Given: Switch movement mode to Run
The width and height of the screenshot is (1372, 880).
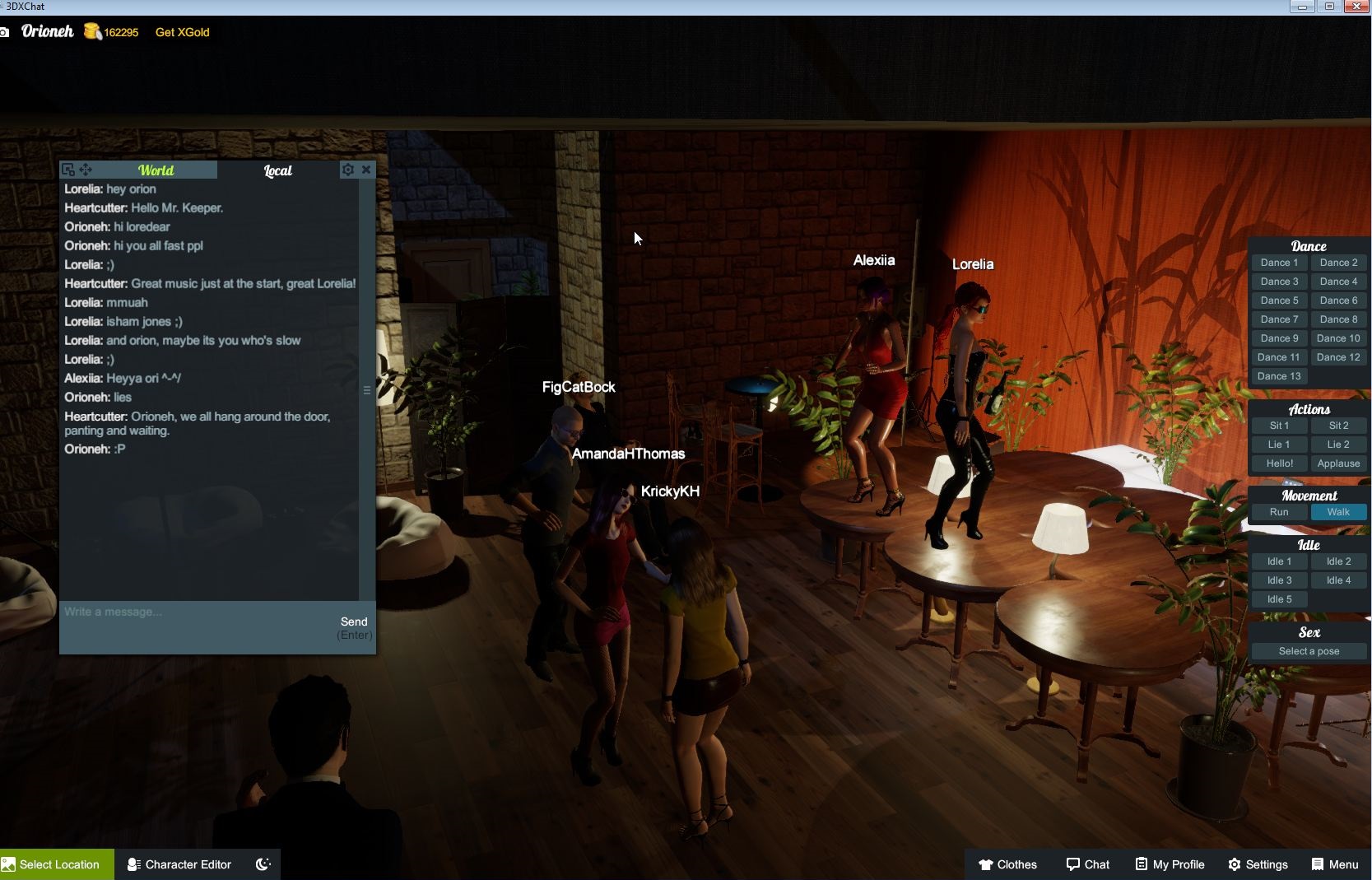Looking at the screenshot, I should point(1279,512).
